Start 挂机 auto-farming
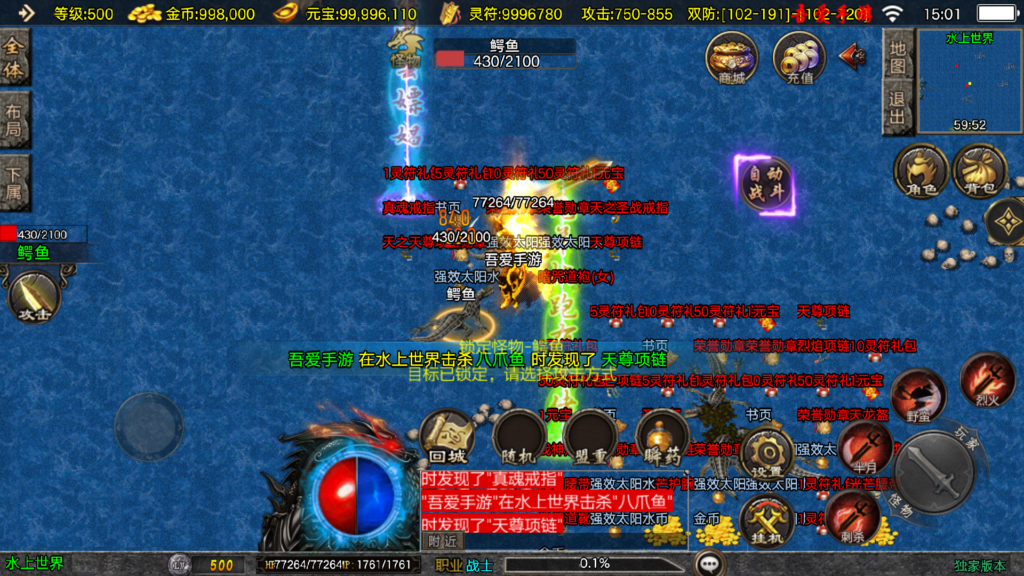The image size is (1024, 576). [x=767, y=520]
